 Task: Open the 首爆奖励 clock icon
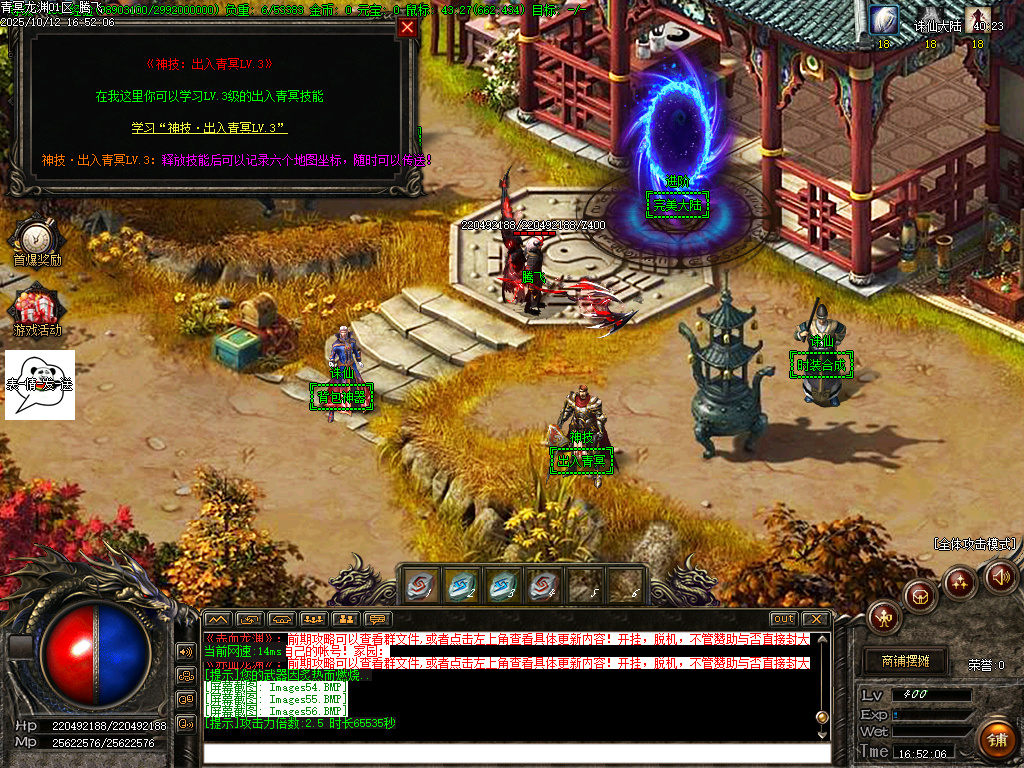(37, 238)
